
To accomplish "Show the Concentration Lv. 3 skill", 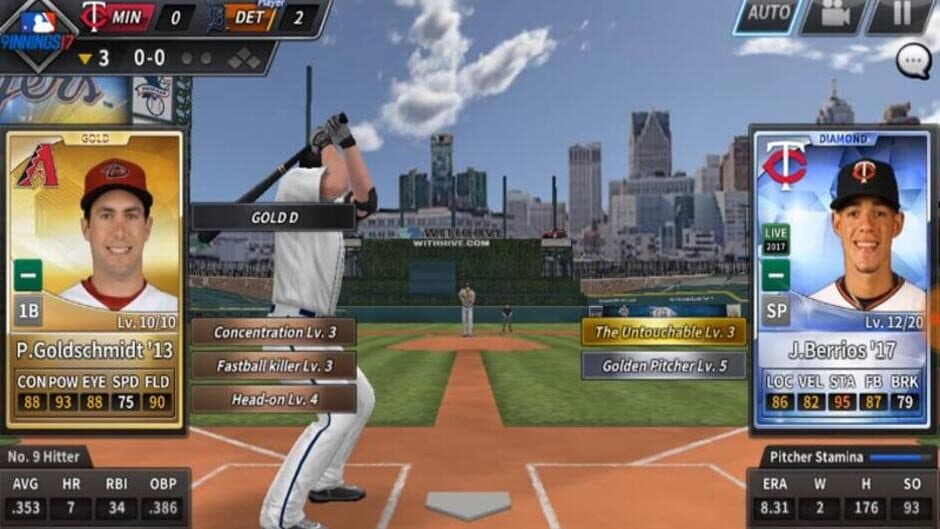I will [274, 332].
